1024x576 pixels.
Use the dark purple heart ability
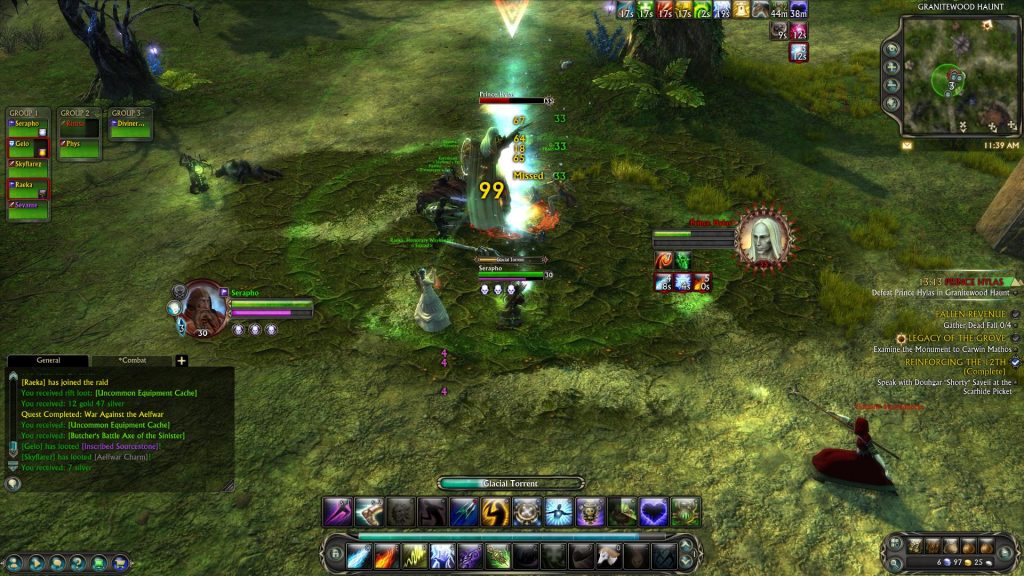[653, 512]
